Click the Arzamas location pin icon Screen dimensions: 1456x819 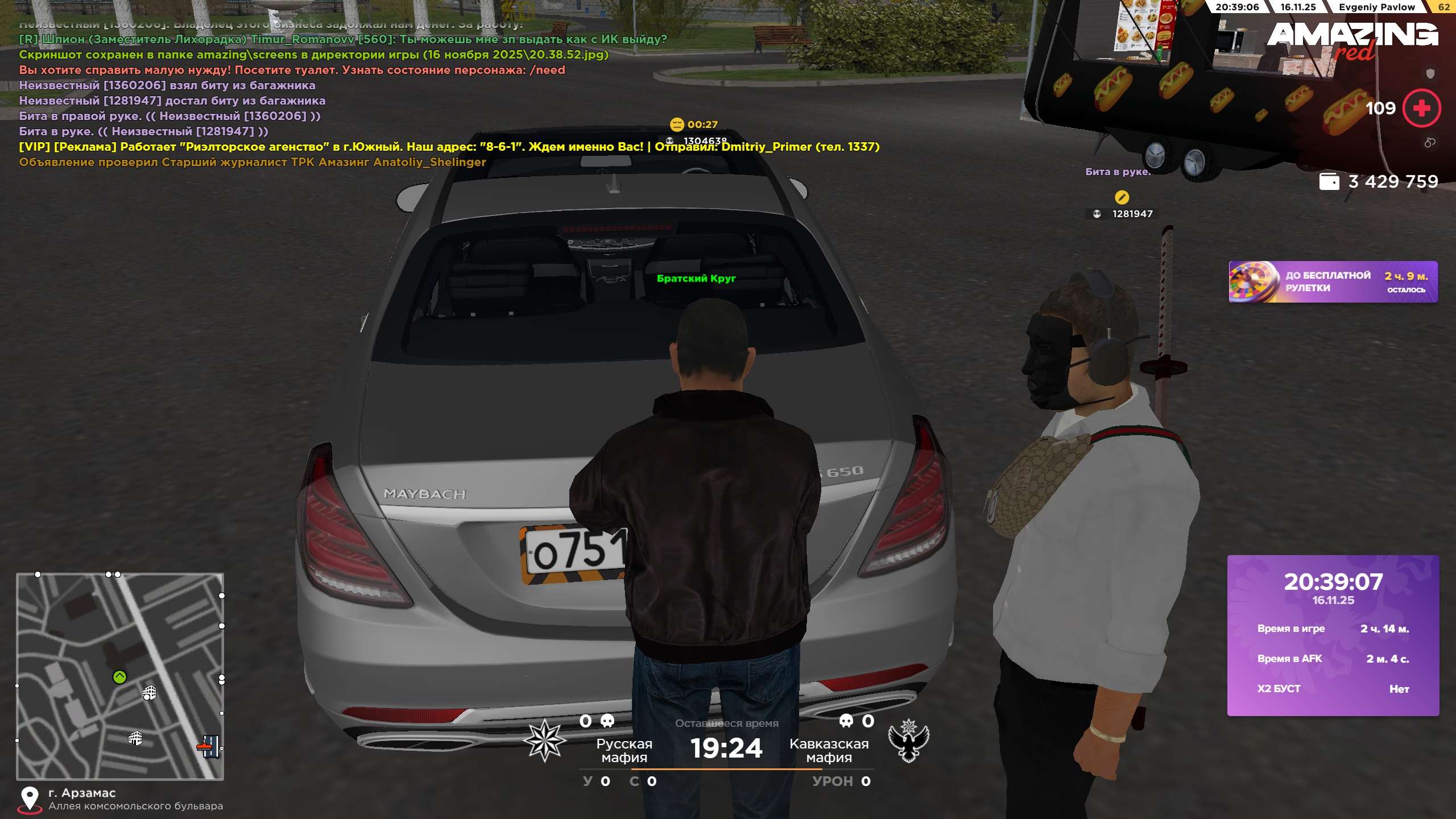pos(30,799)
